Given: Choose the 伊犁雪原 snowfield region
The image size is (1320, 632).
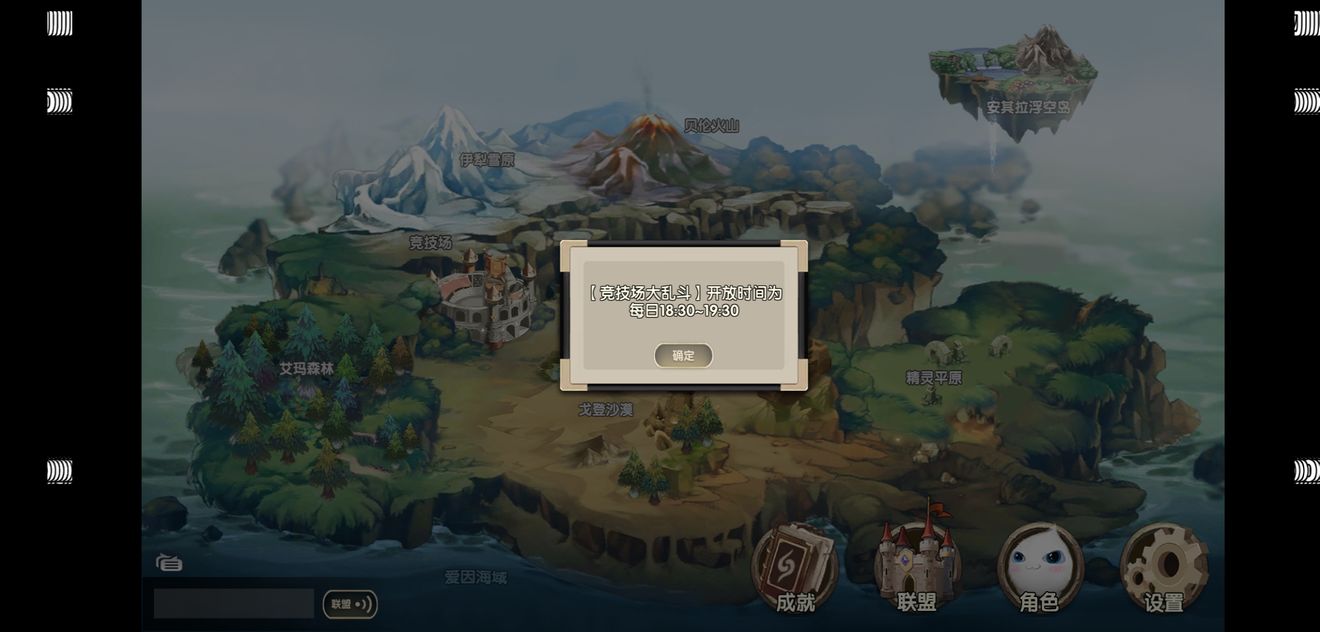Looking at the screenshot, I should click(487, 160).
